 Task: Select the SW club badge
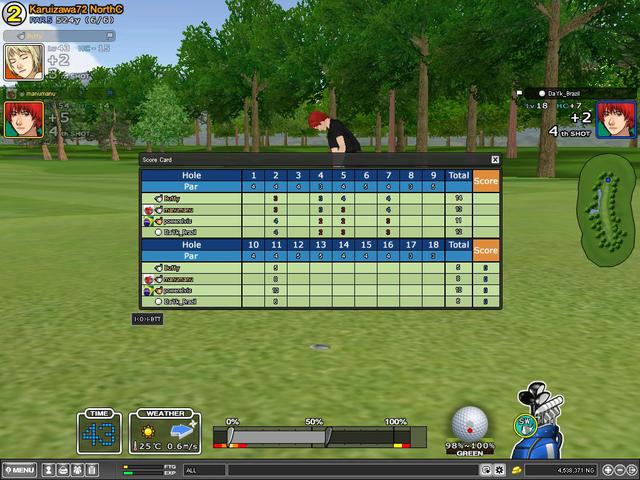(523, 425)
